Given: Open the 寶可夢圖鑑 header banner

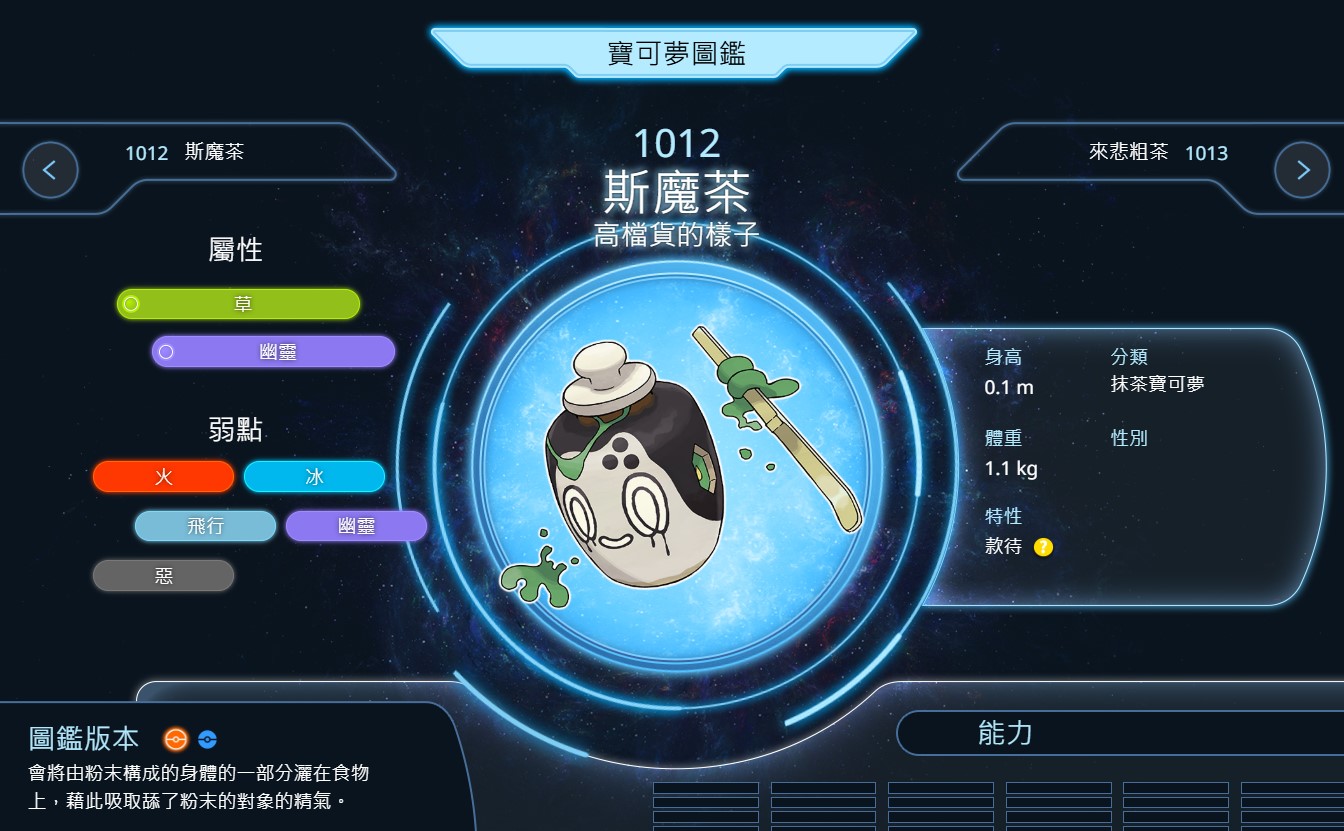Looking at the screenshot, I should click(676, 53).
